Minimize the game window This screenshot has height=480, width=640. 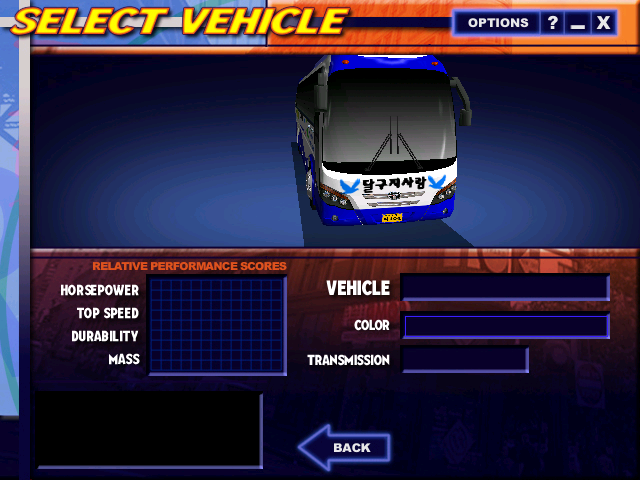click(x=577, y=22)
